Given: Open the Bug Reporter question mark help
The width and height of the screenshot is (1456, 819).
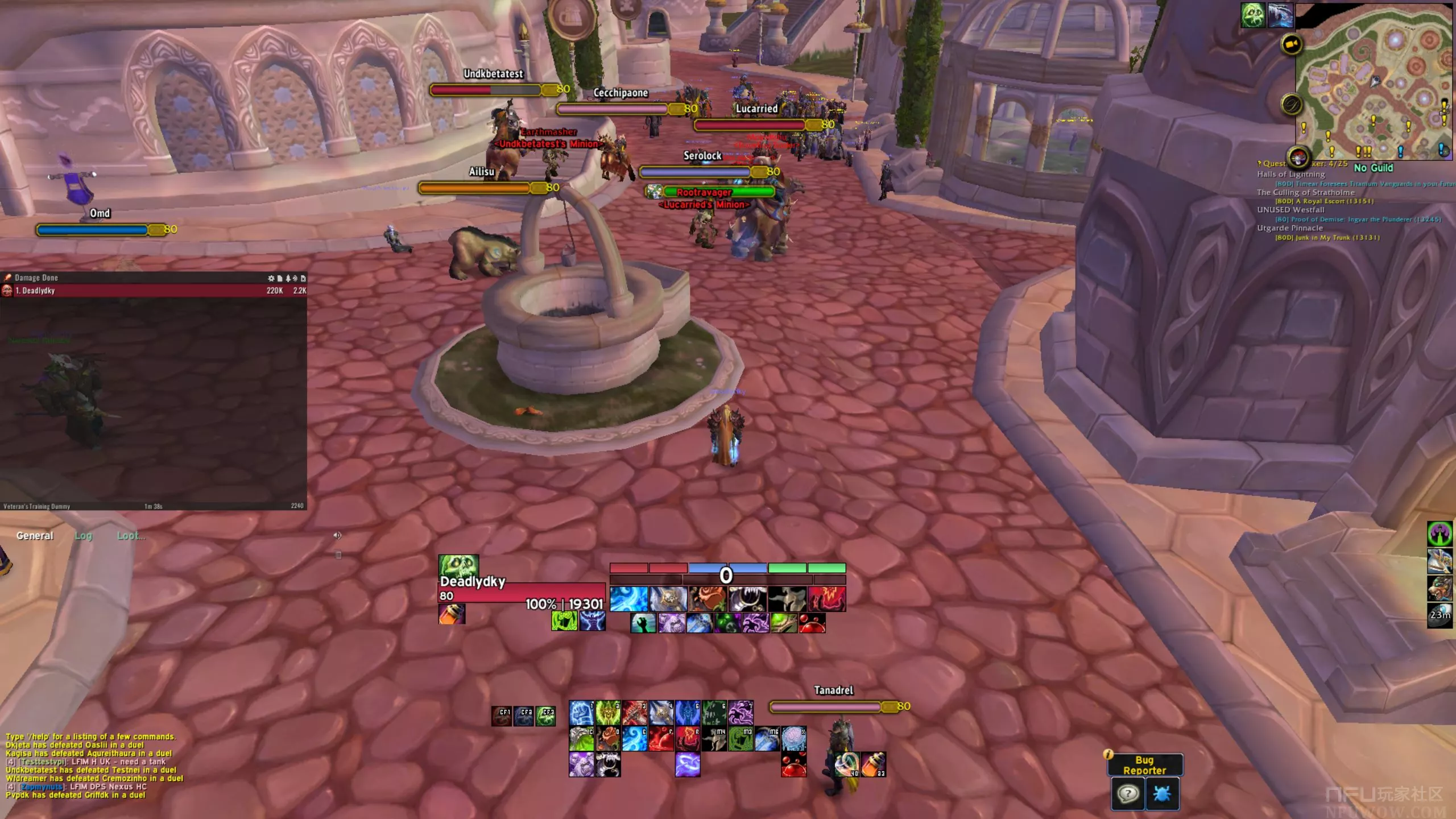Looking at the screenshot, I should click(x=1127, y=793).
